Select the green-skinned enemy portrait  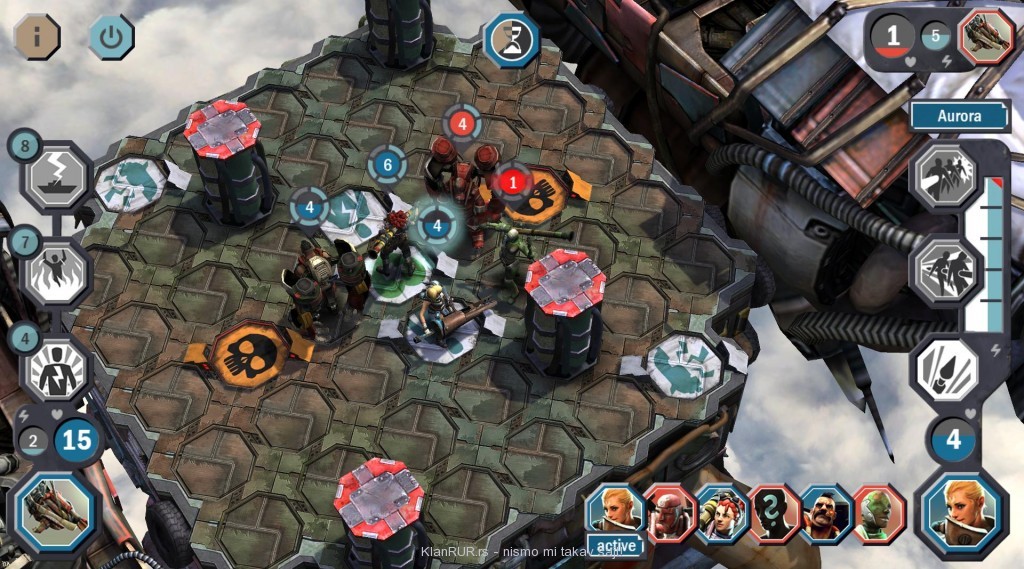[879, 513]
